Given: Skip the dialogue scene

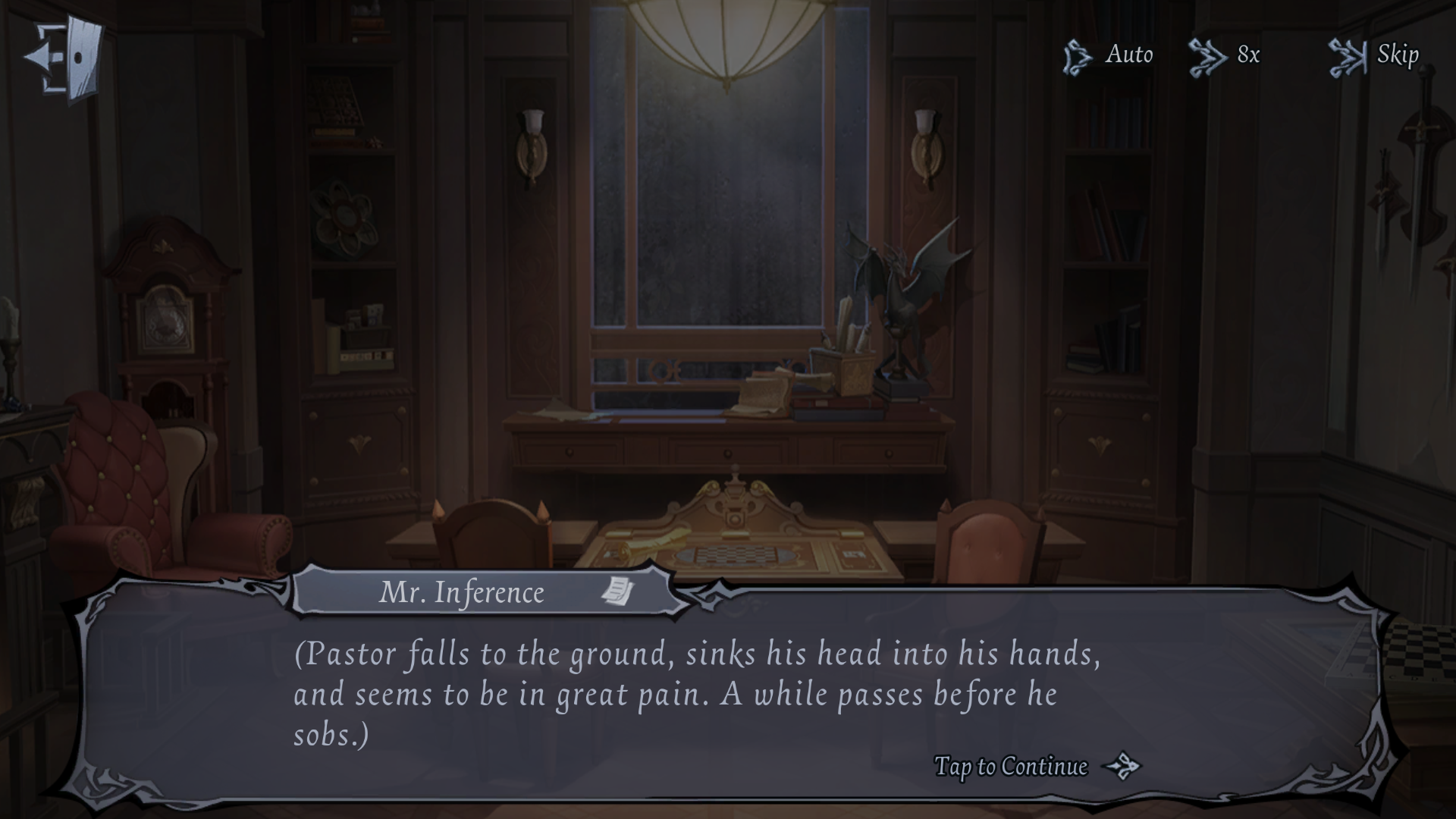Looking at the screenshot, I should coord(1374,55).
